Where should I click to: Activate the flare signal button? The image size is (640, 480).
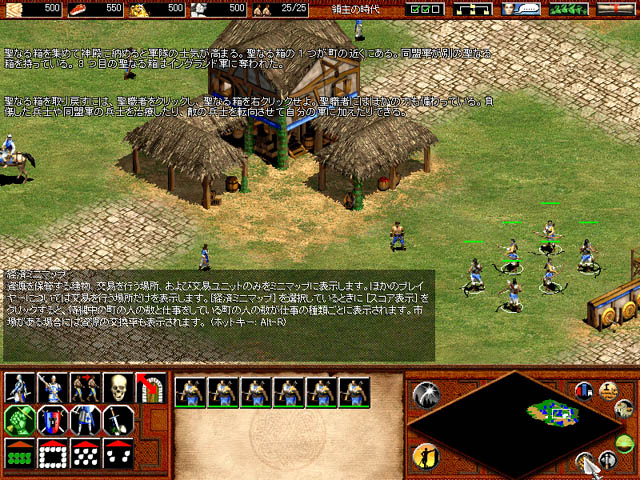click(426, 395)
